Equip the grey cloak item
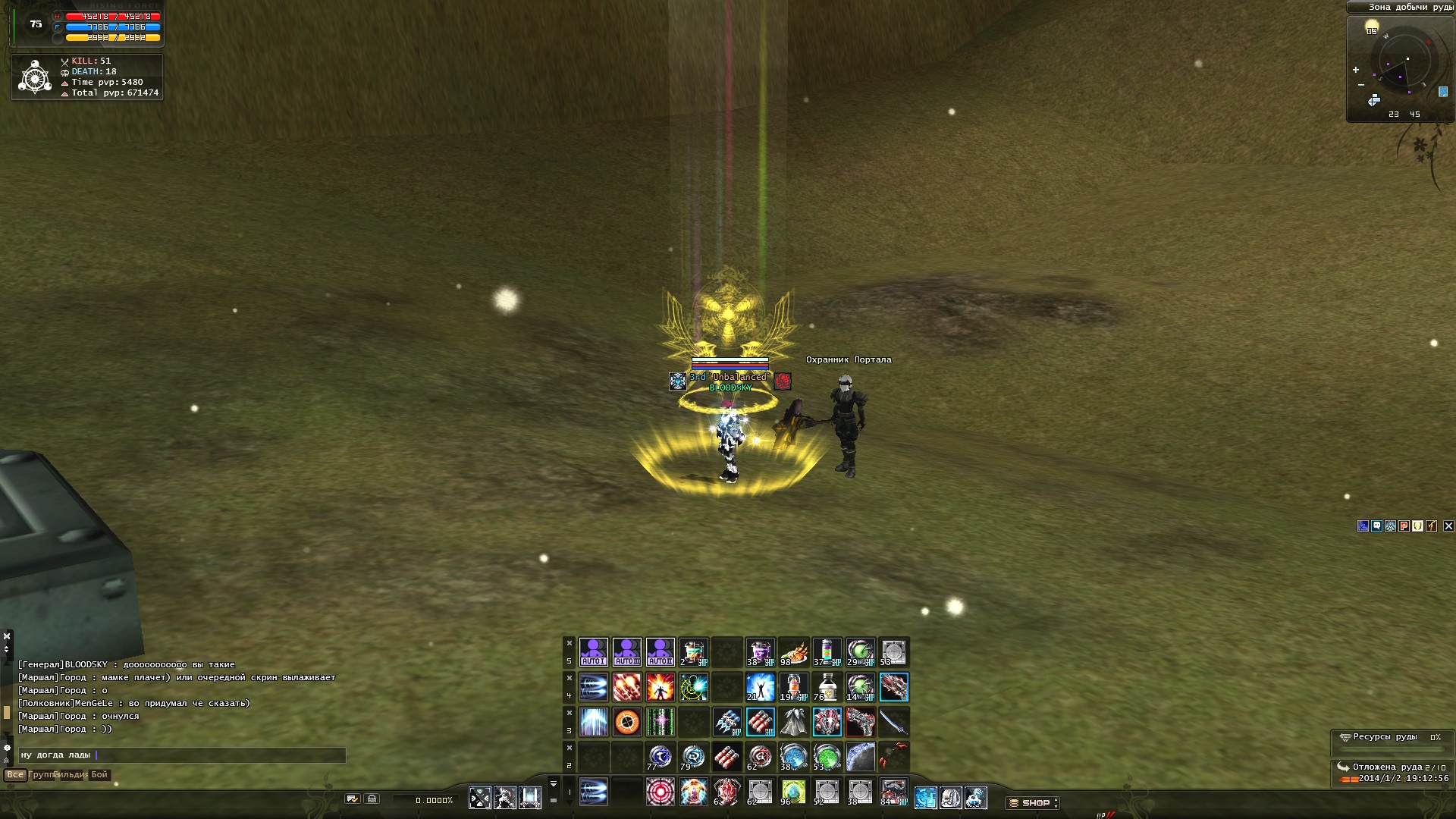The height and width of the screenshot is (819, 1456). 793,722
